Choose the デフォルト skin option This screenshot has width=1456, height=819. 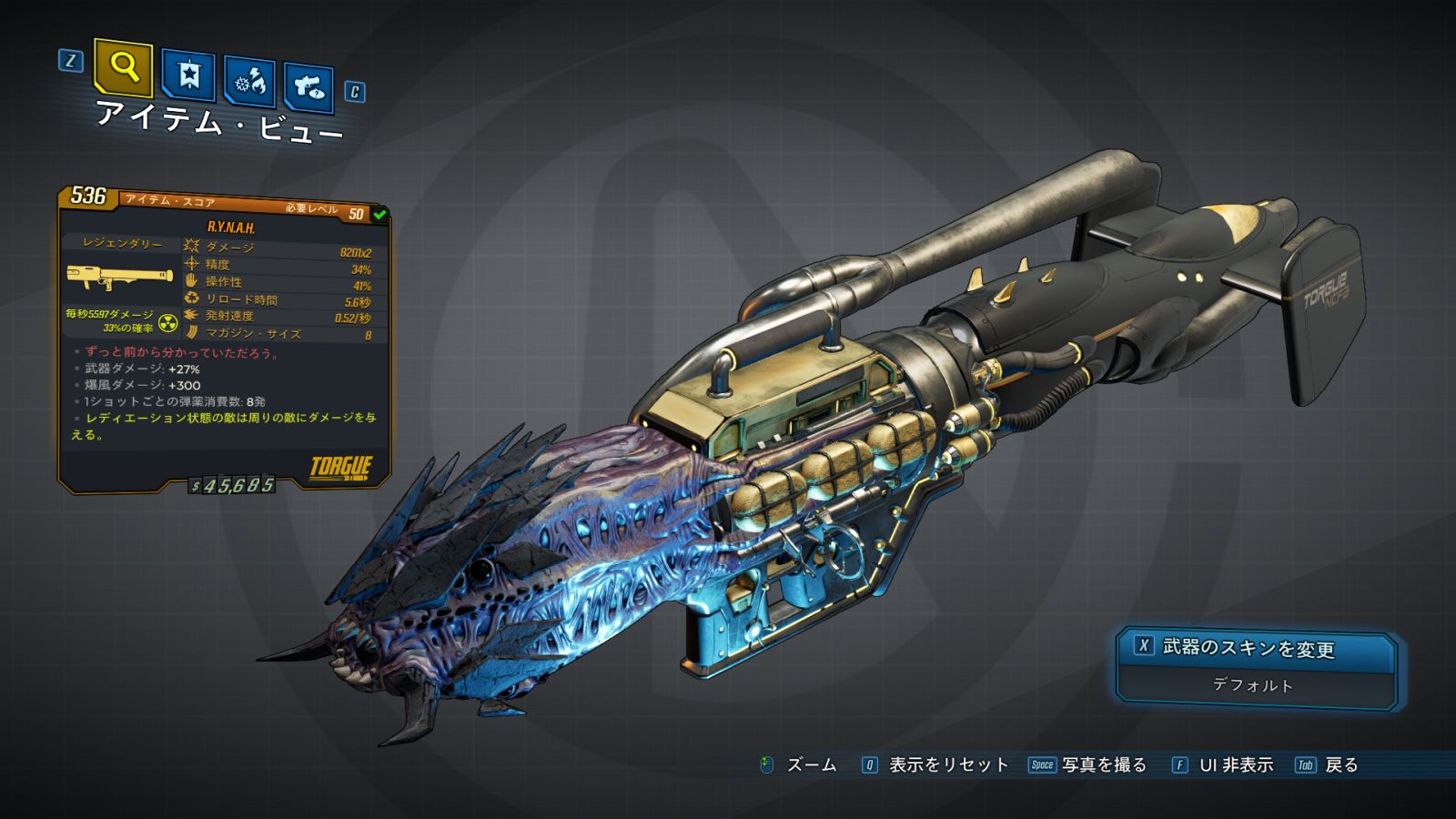[x=1254, y=685]
